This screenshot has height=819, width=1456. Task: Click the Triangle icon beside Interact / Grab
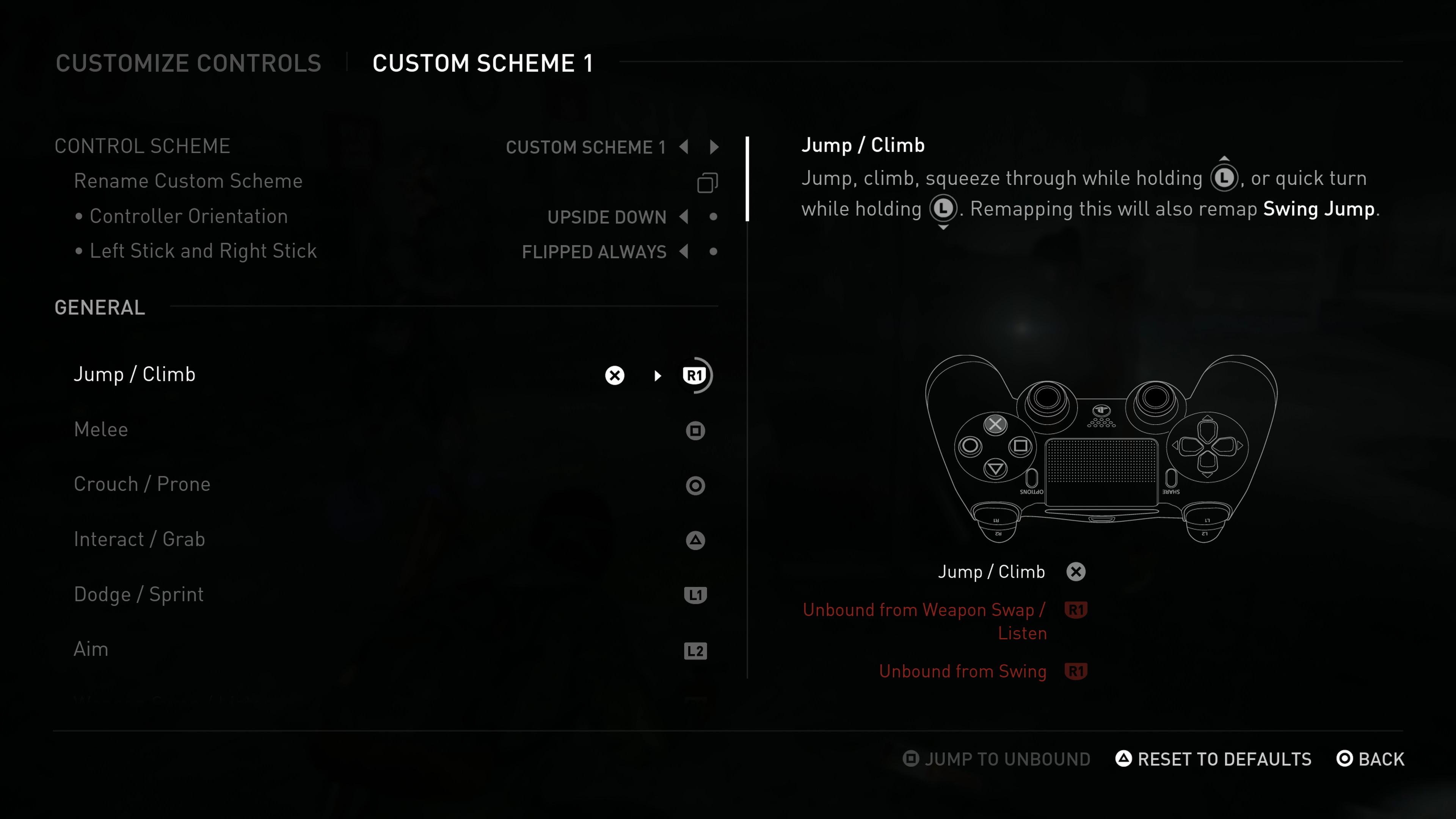[x=695, y=540]
